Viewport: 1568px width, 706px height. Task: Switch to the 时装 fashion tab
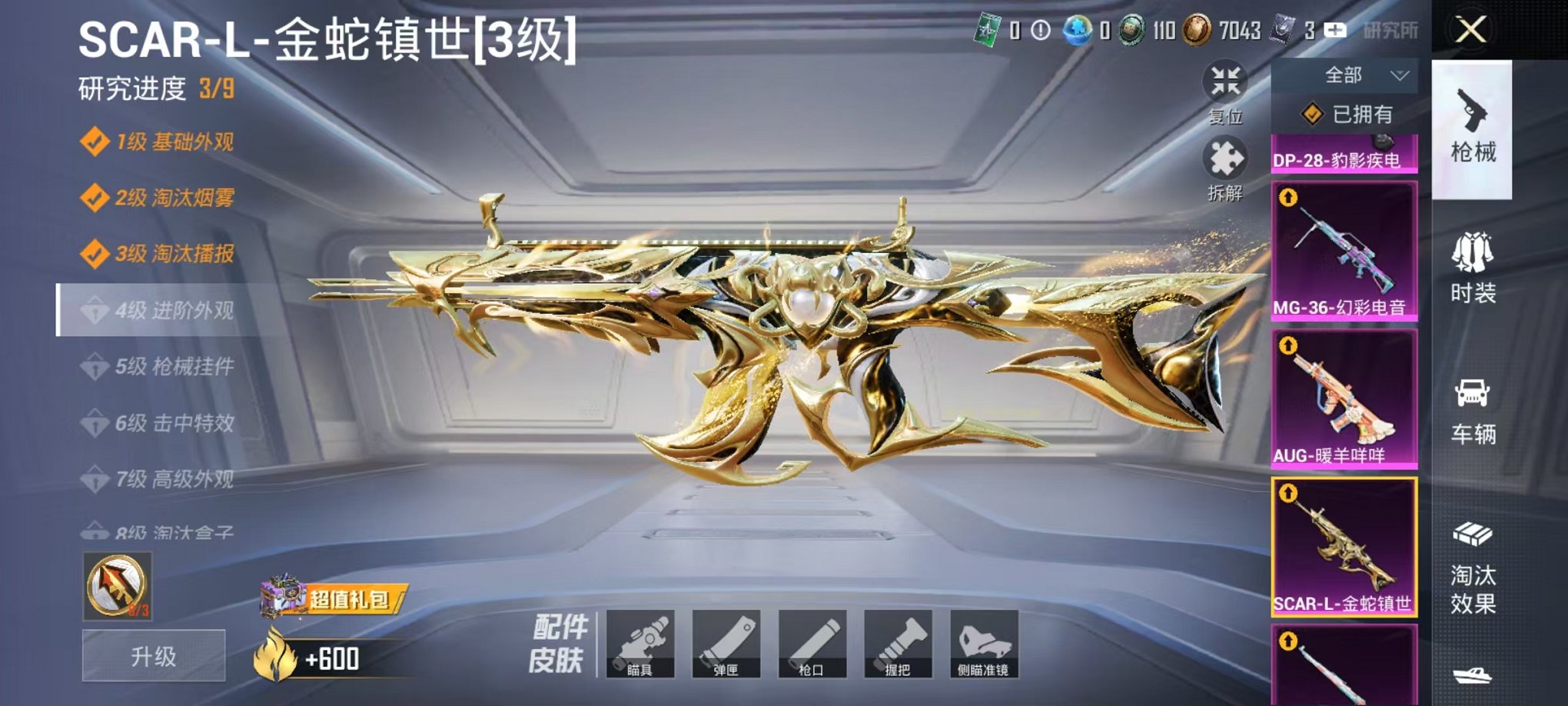point(1474,272)
